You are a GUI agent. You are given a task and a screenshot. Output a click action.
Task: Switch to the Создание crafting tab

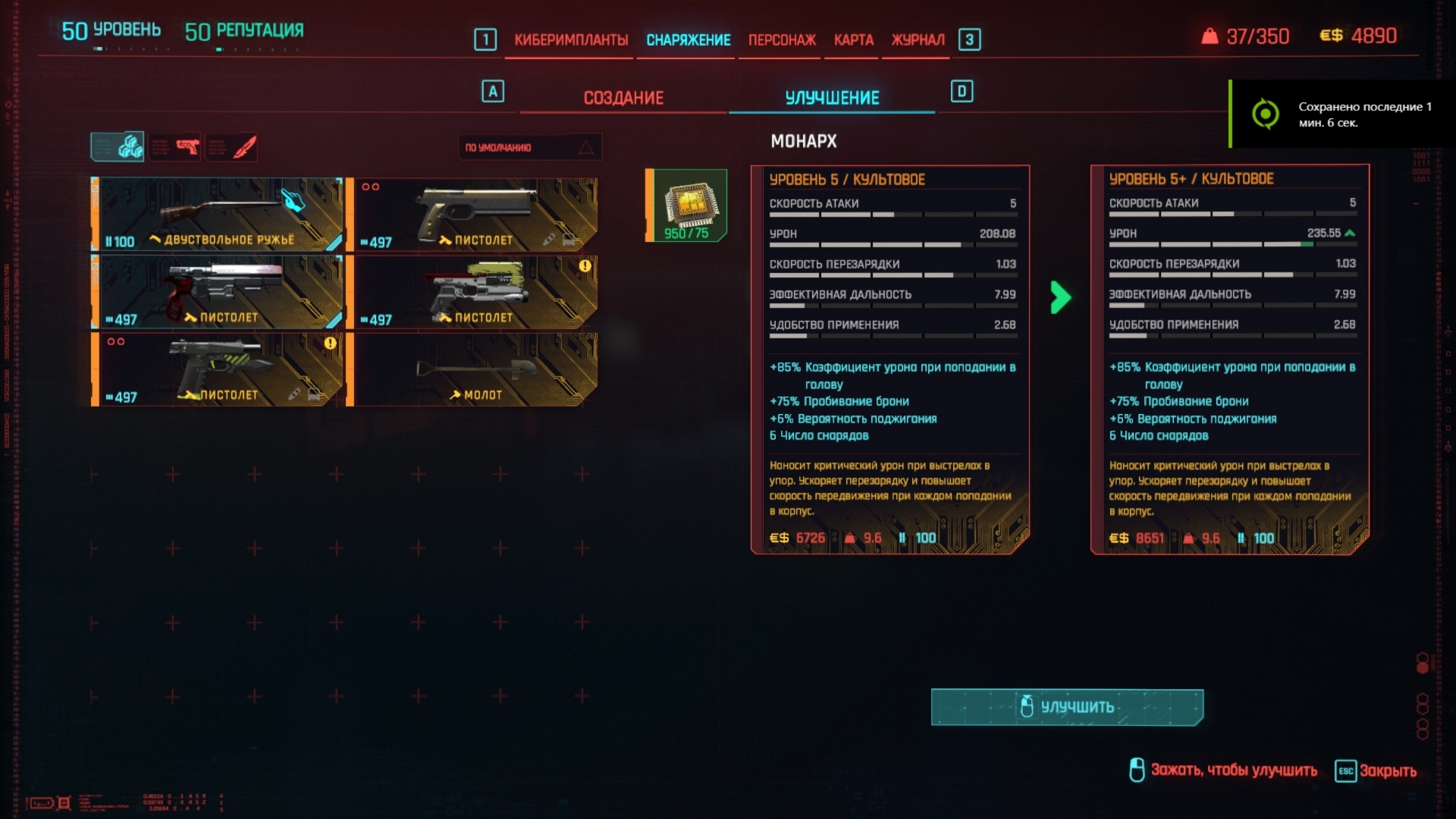pos(623,98)
